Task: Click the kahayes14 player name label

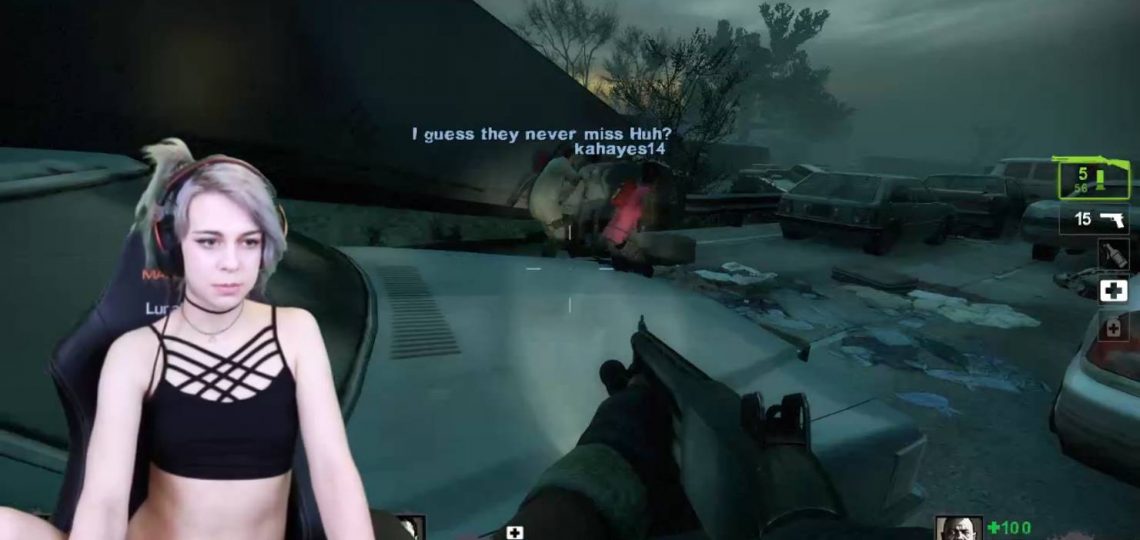Action: coord(620,148)
